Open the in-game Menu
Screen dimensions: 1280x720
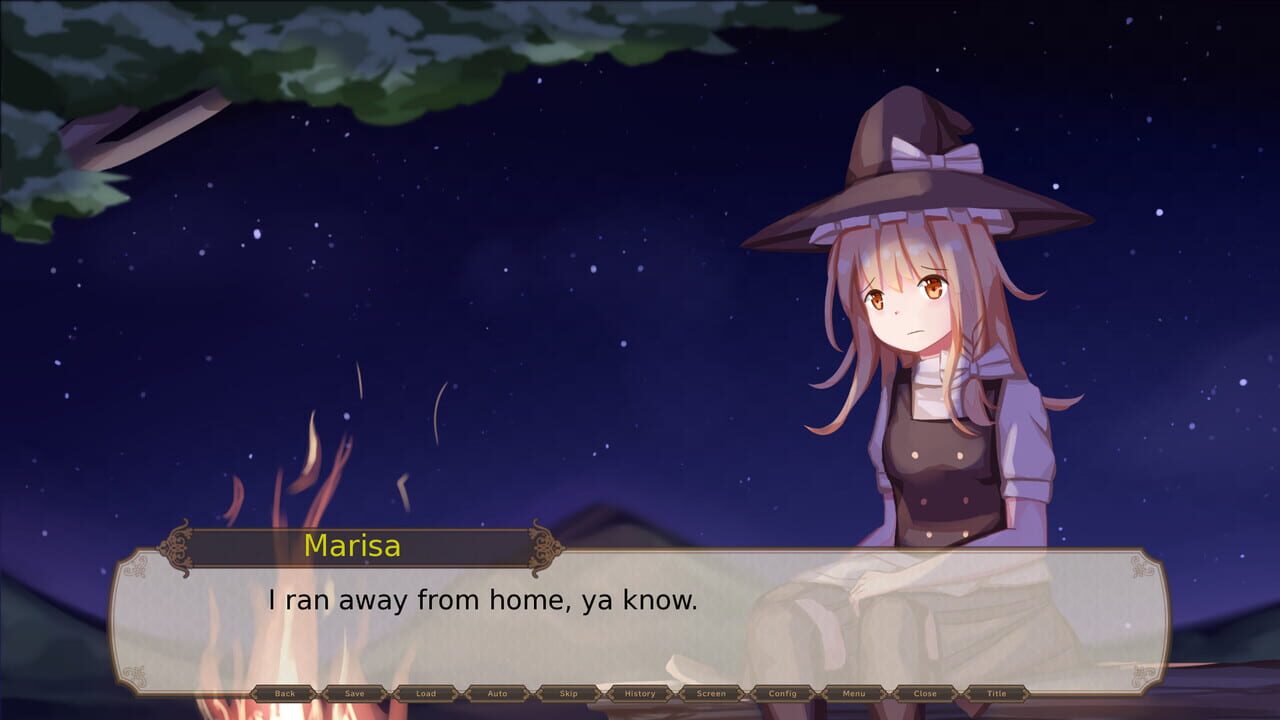(x=855, y=693)
